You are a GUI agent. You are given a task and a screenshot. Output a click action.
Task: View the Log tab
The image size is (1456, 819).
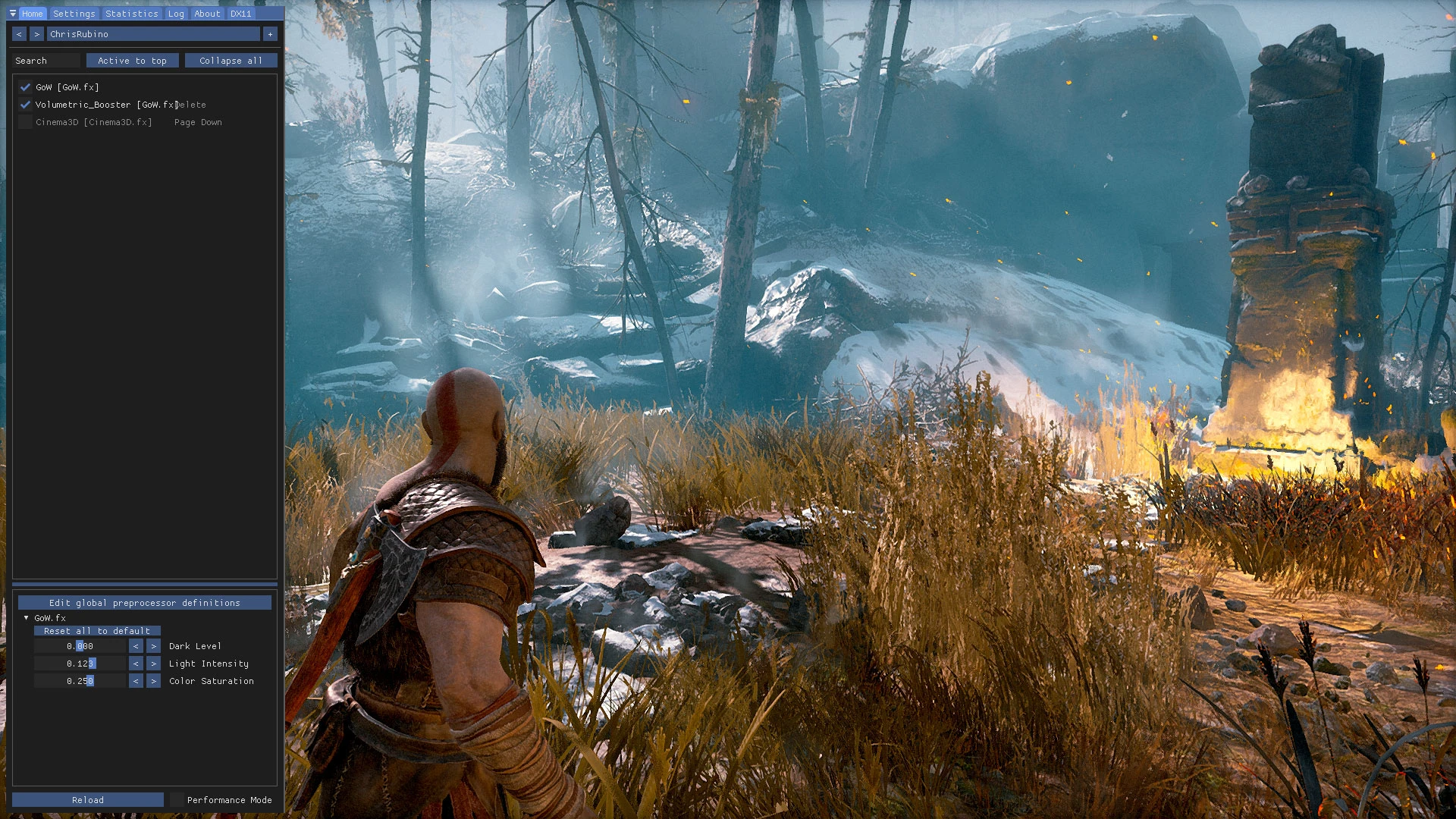[175, 13]
